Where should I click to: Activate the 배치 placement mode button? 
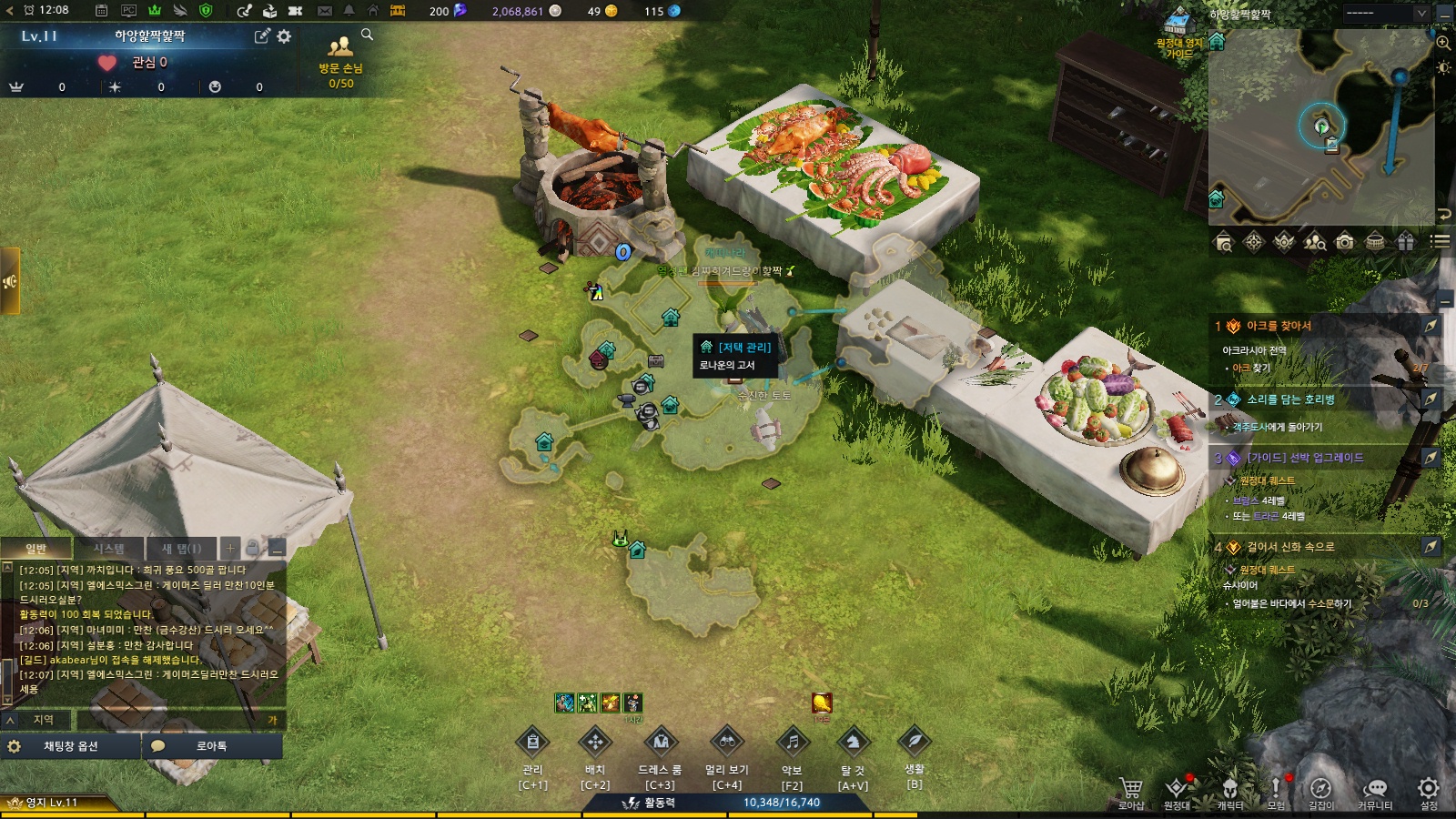595,743
